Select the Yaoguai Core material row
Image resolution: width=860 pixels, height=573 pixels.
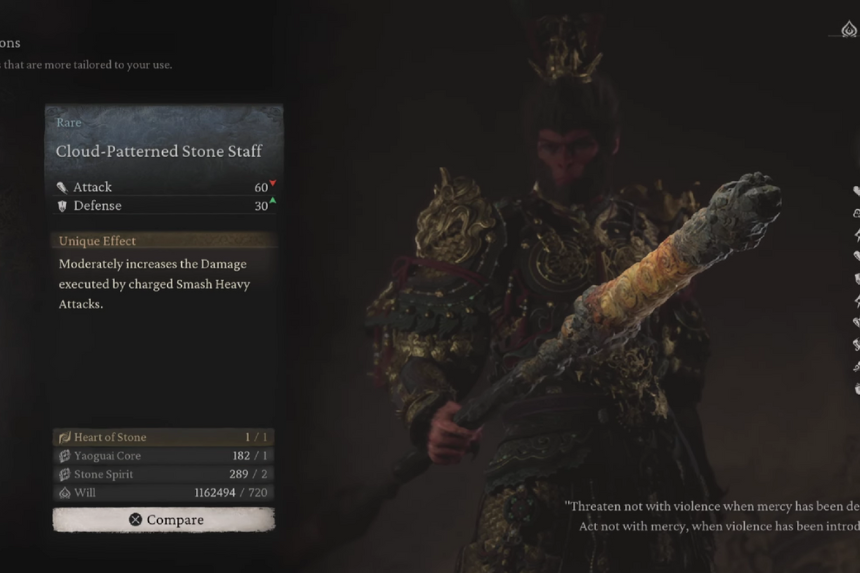(164, 456)
